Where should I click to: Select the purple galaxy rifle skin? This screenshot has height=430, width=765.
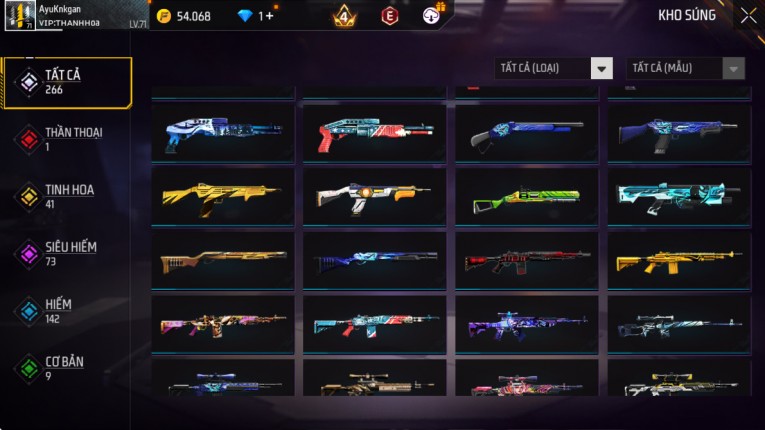pos(527,325)
